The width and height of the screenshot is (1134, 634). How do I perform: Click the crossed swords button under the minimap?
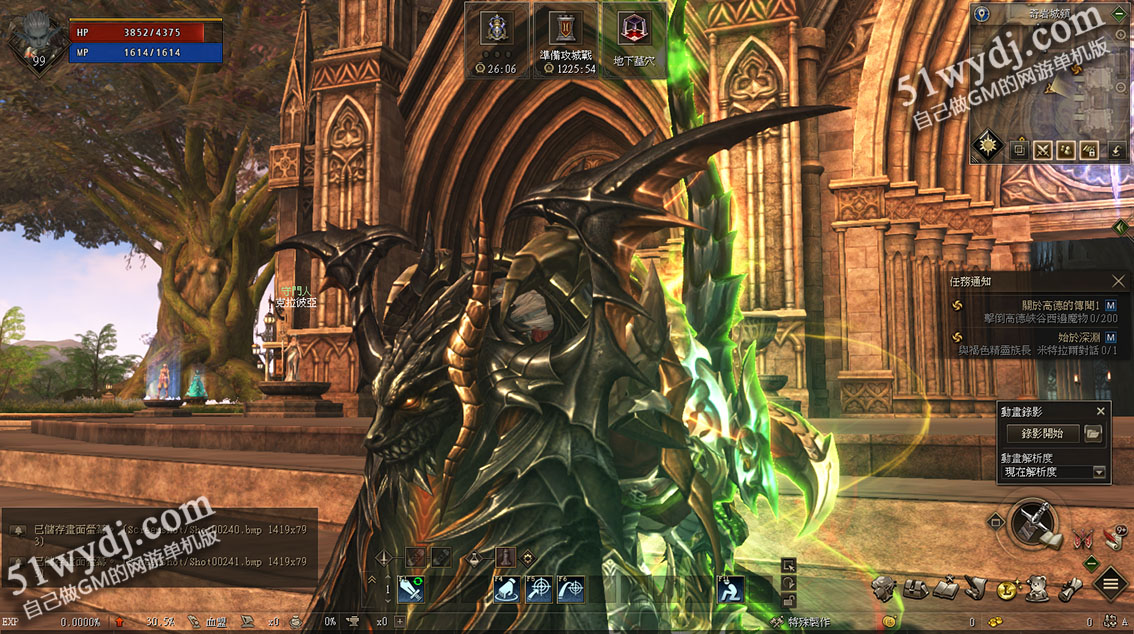pos(1042,151)
